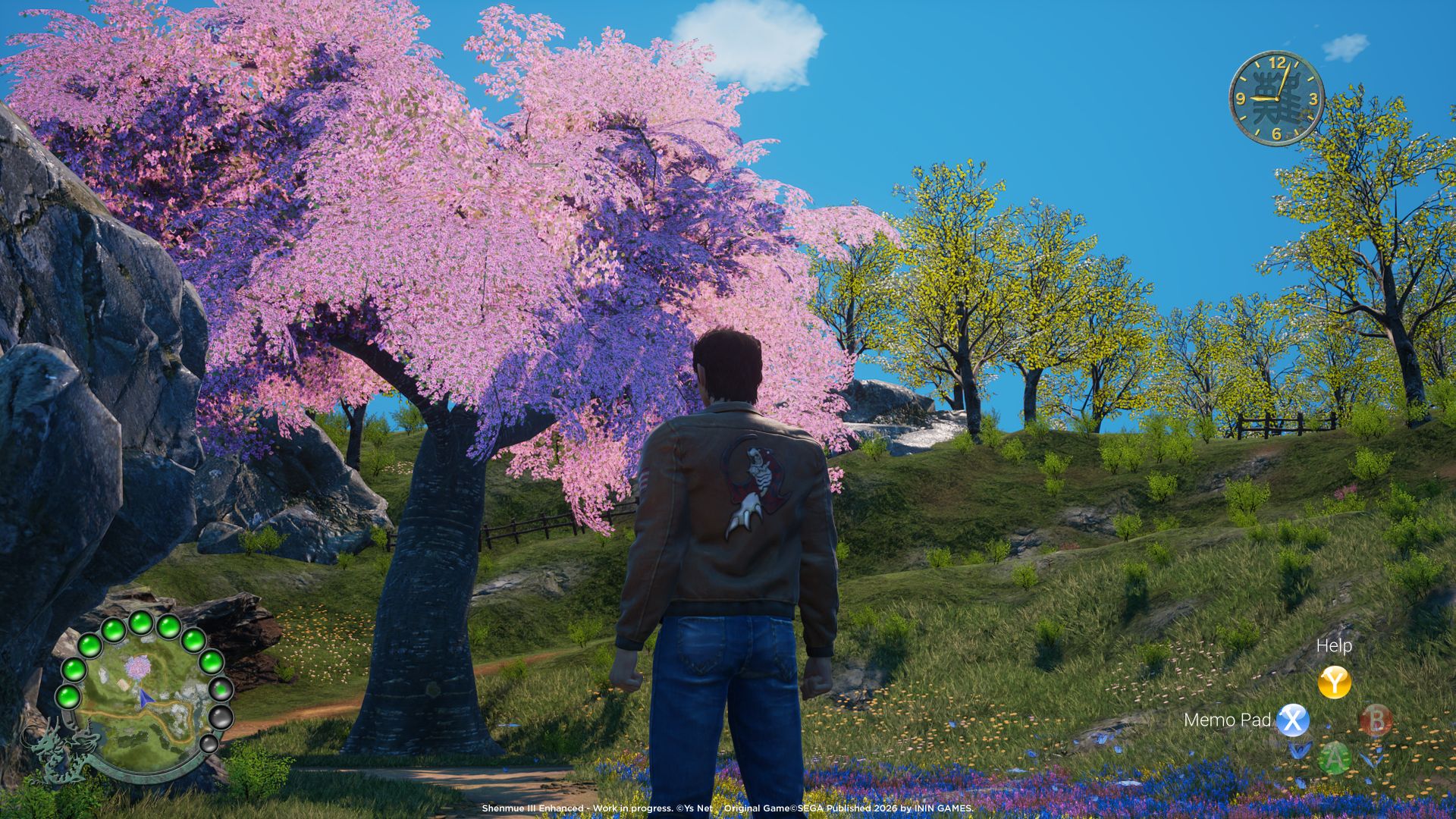Select the Help label text
Image resolution: width=1456 pixels, height=819 pixels.
(x=1334, y=645)
